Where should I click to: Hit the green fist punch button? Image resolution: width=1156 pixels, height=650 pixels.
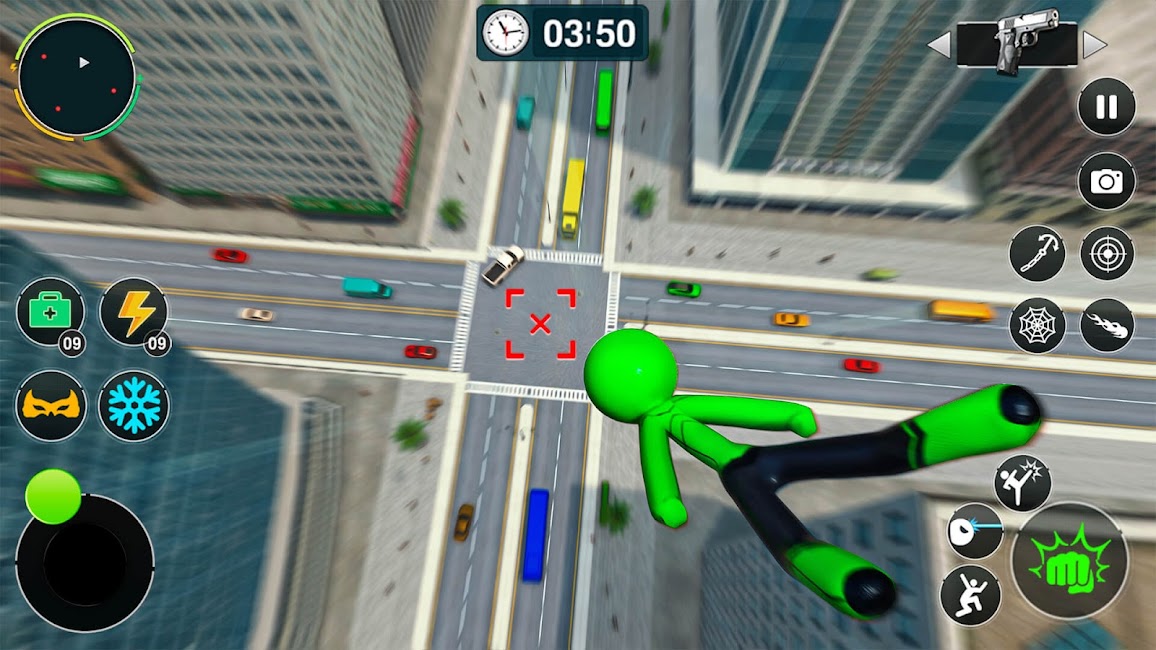[x=1069, y=560]
